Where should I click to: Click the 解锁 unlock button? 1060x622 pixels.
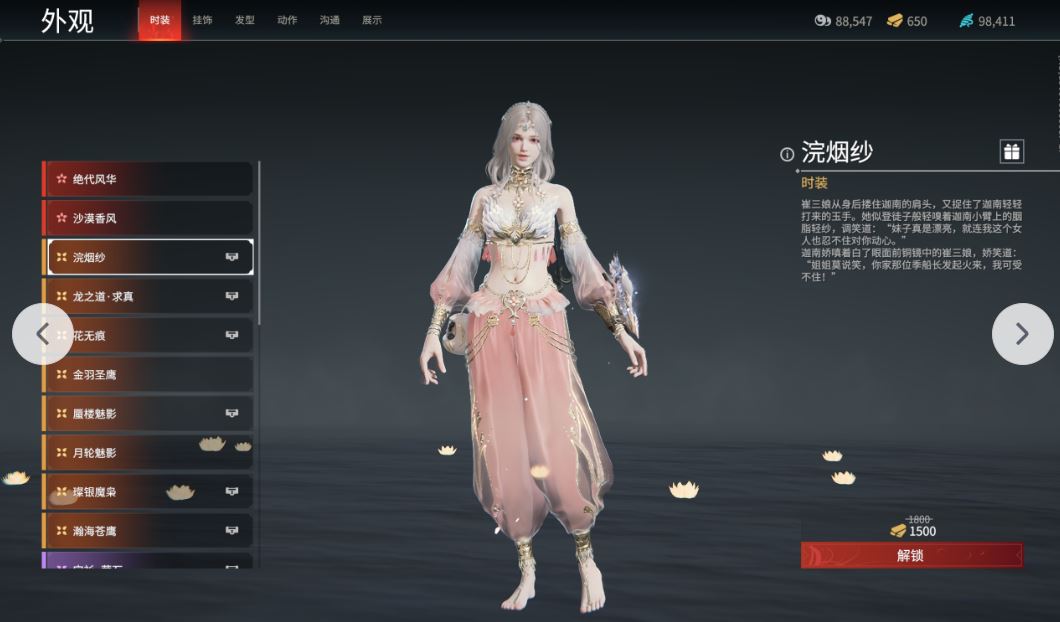tap(911, 555)
